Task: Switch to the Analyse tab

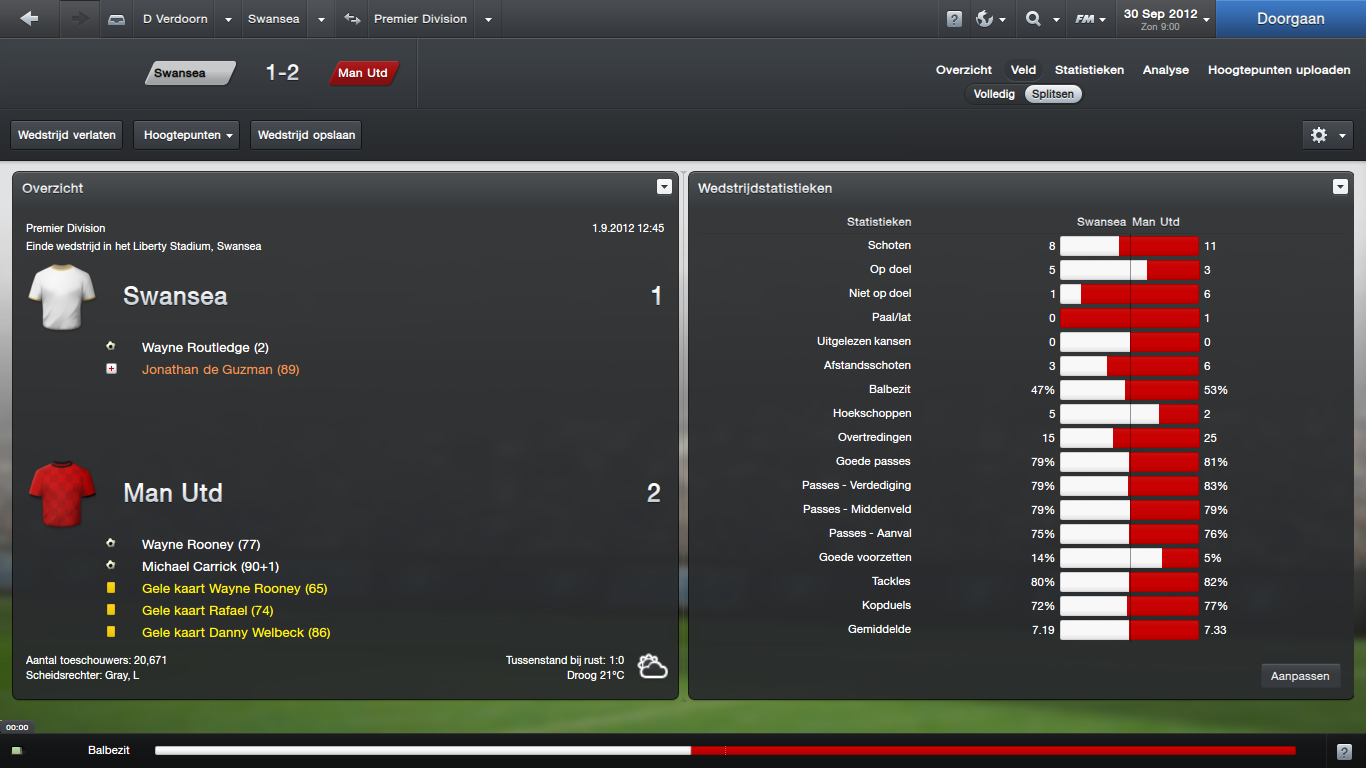Action: [x=1166, y=70]
